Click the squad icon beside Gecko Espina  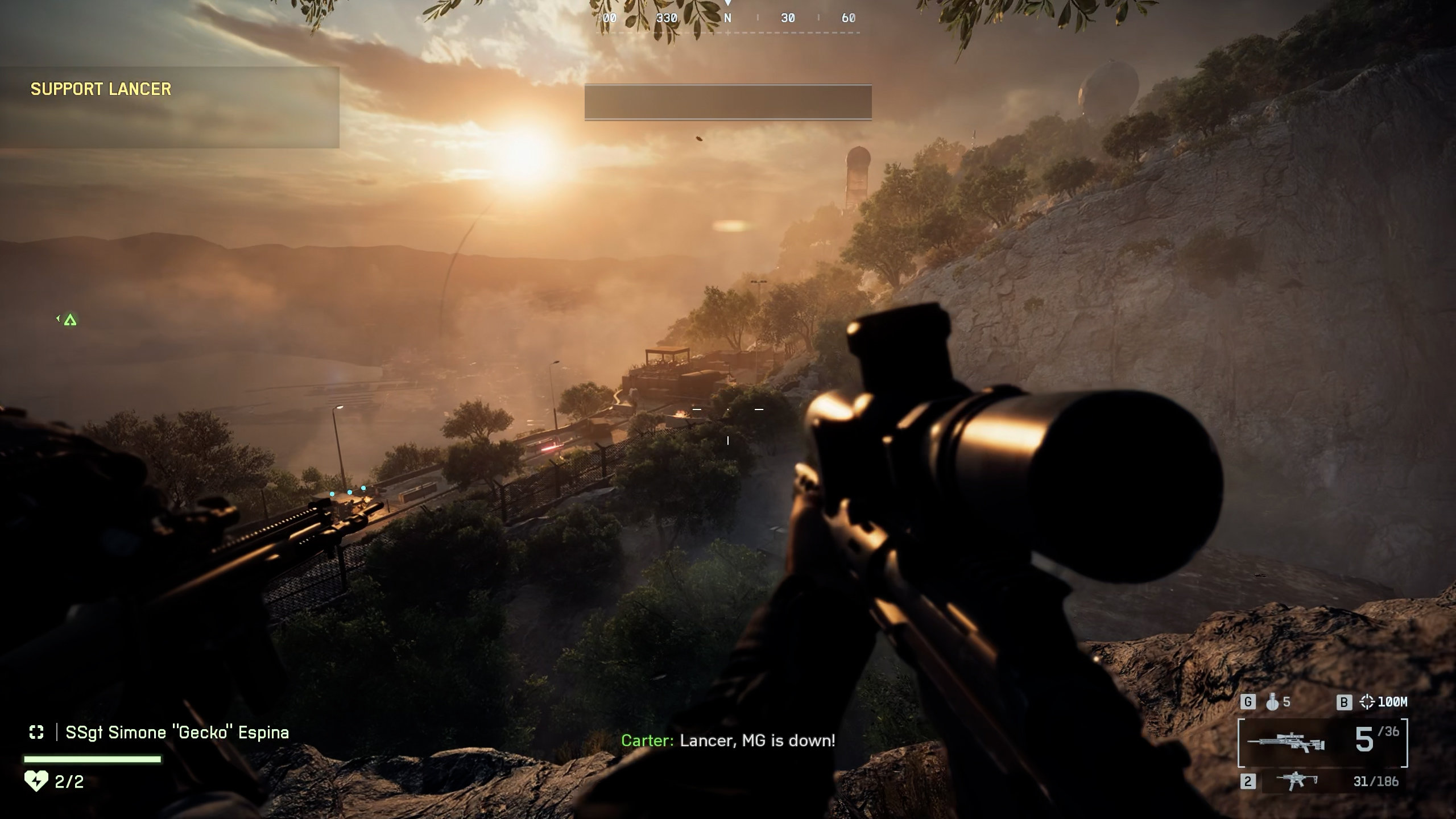click(x=36, y=732)
